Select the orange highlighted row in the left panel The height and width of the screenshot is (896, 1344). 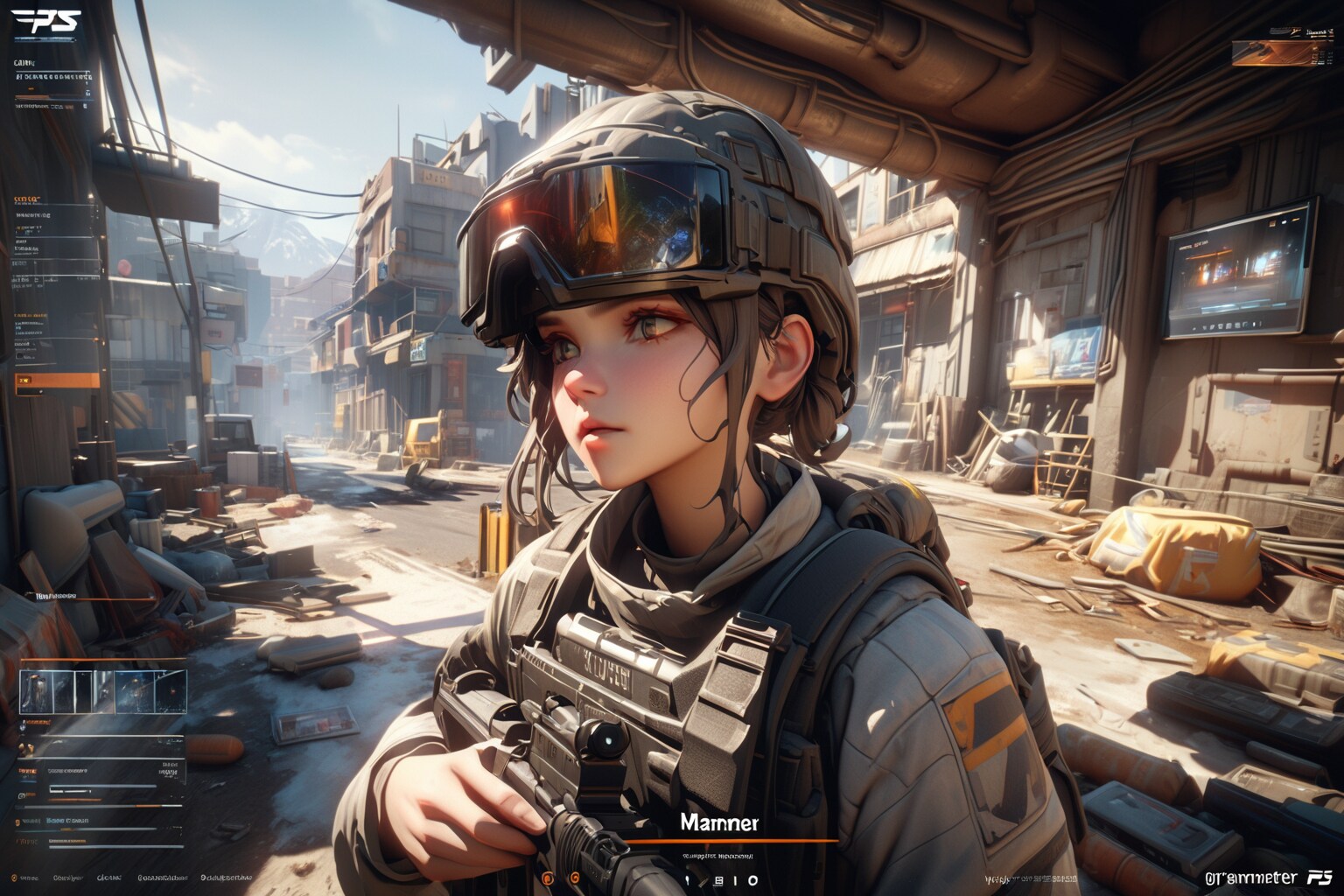pos(58,381)
